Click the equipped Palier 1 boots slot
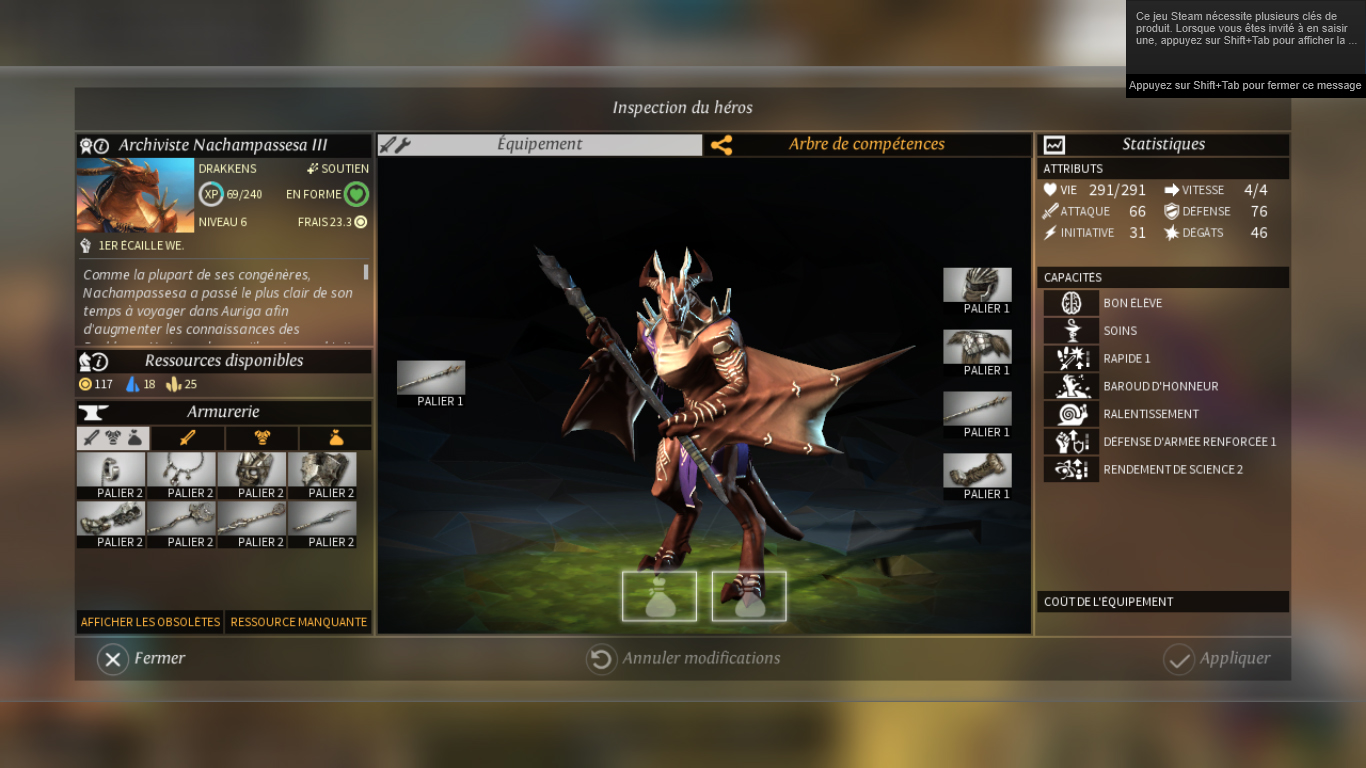Screen dimensions: 1366x768 (977, 471)
